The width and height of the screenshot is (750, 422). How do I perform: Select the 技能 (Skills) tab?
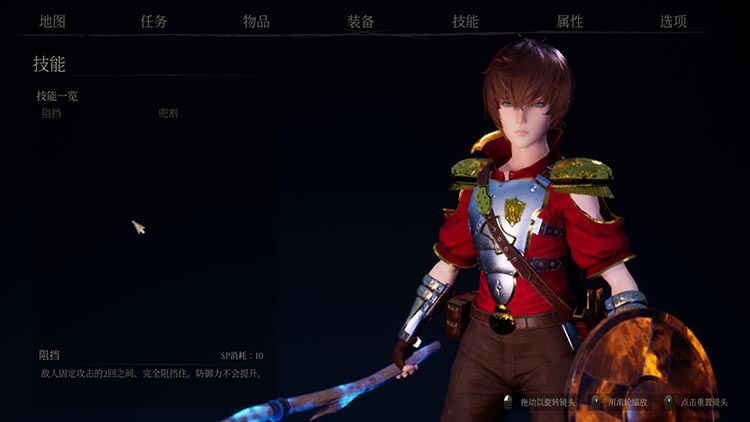click(x=465, y=21)
